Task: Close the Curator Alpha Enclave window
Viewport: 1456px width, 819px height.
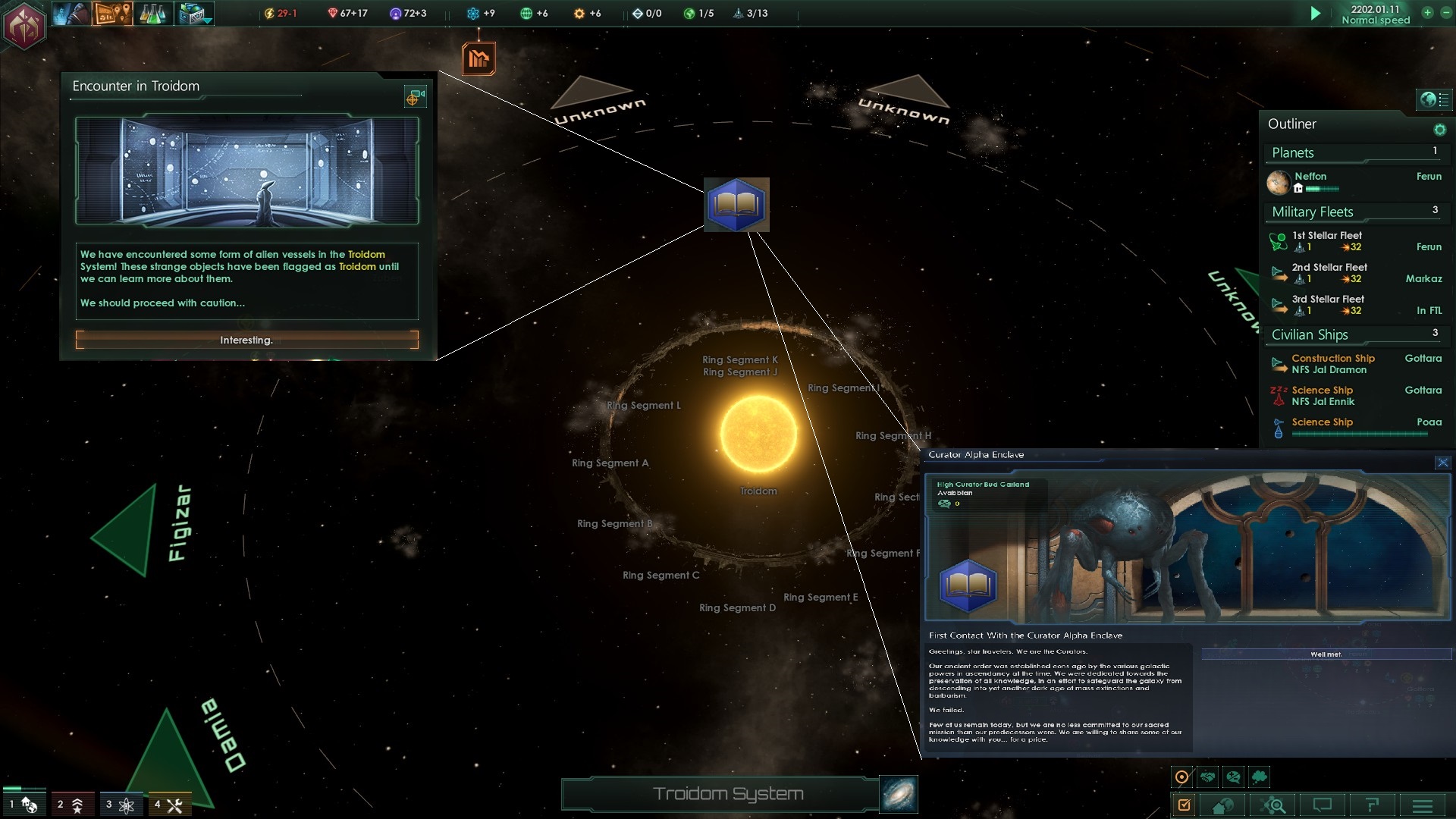Action: tap(1442, 463)
